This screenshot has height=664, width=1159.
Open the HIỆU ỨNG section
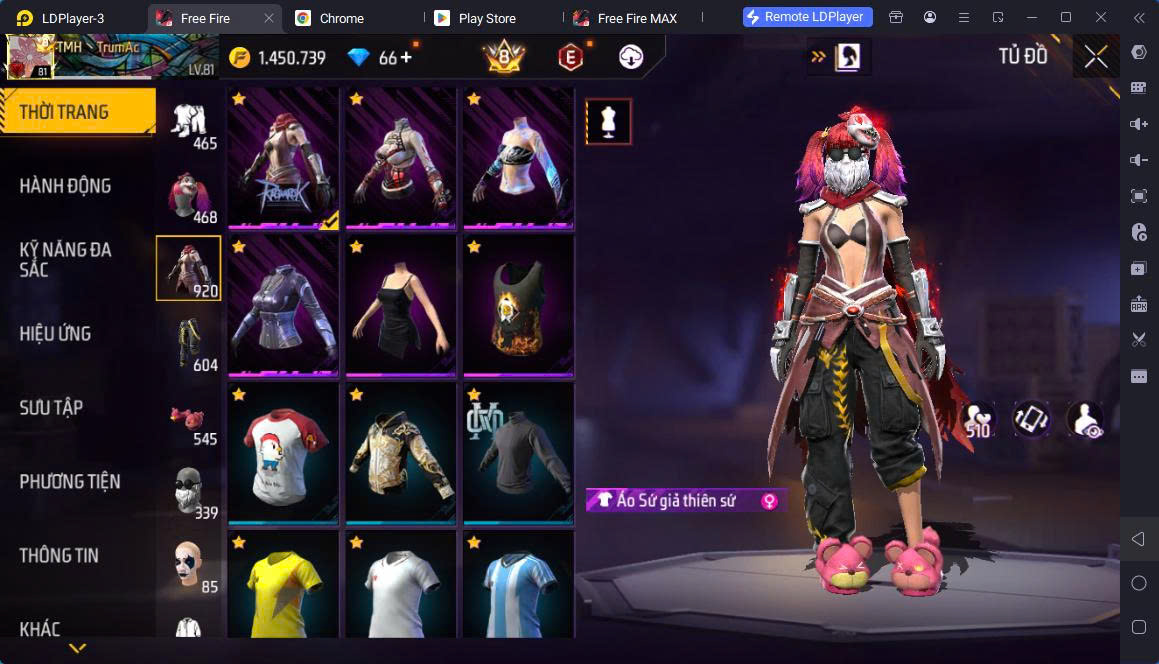click(x=56, y=333)
